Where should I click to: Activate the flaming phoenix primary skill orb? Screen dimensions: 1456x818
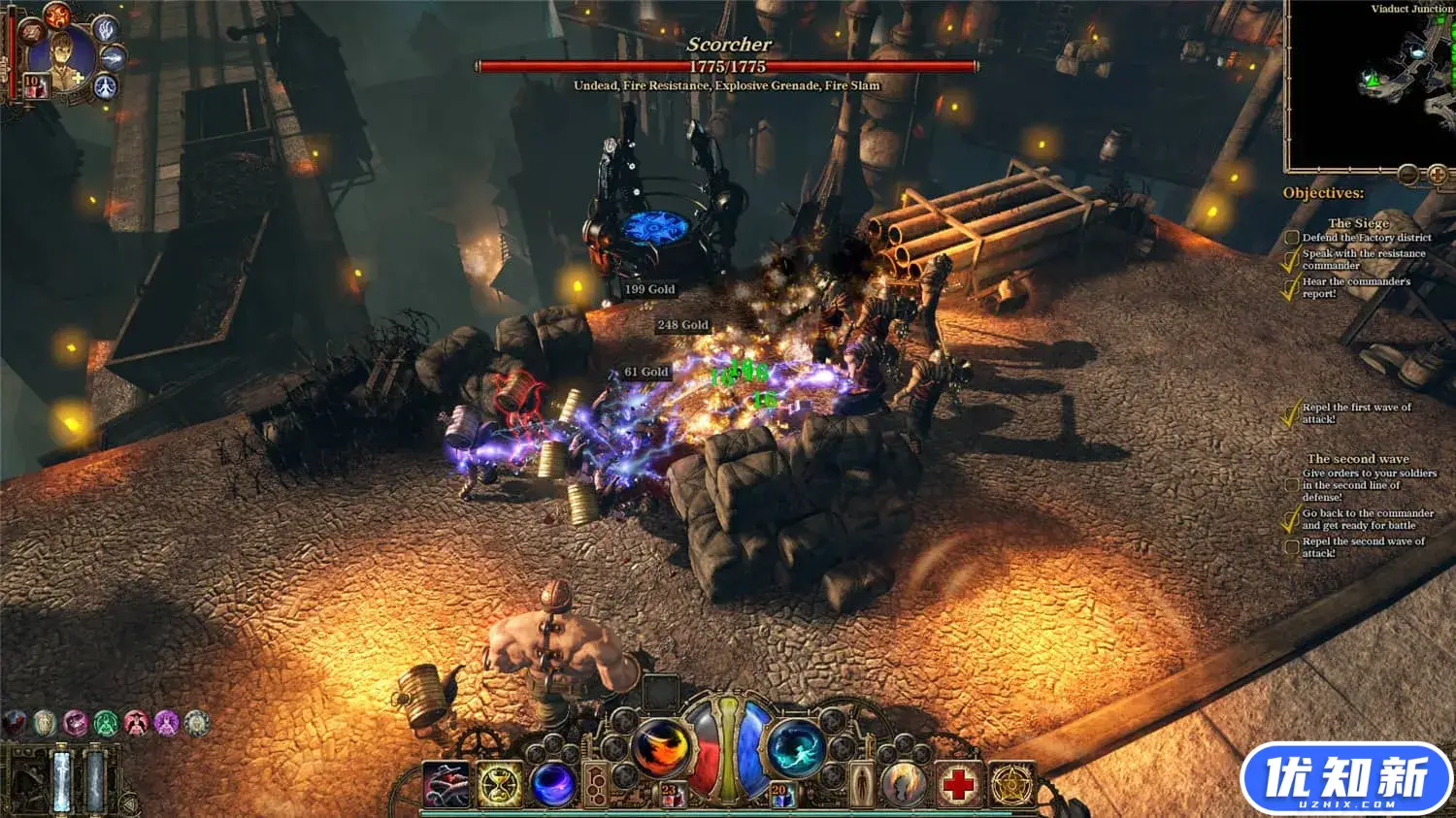661,748
